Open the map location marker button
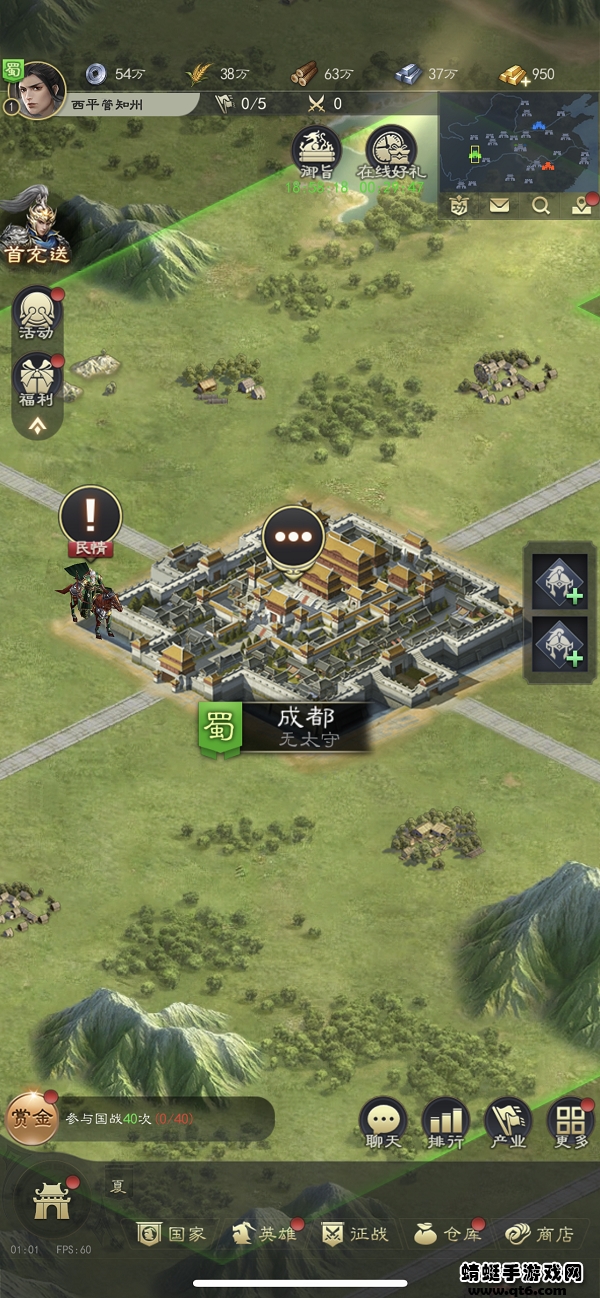Screen dimensions: 600x1298 pyautogui.click(x=581, y=206)
